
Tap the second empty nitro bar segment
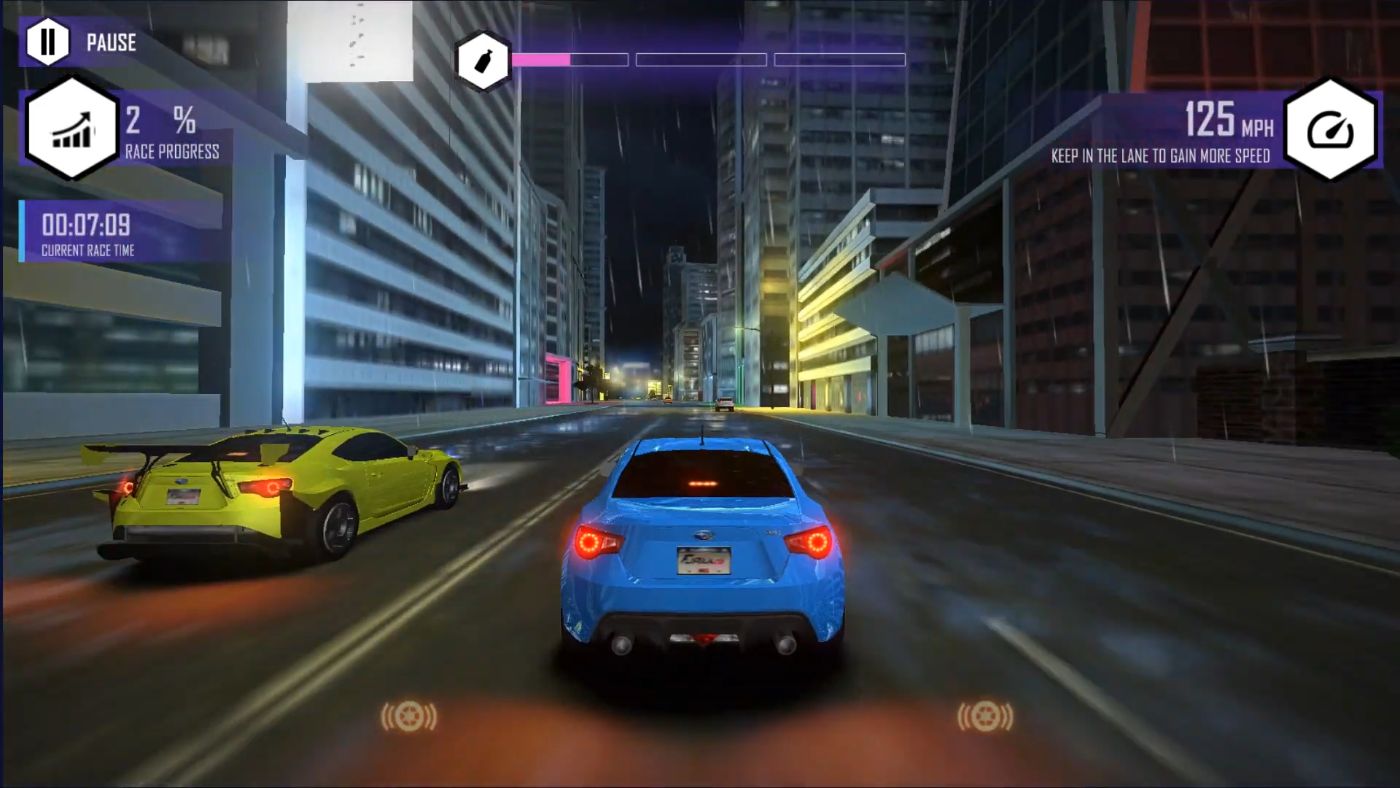pos(700,58)
